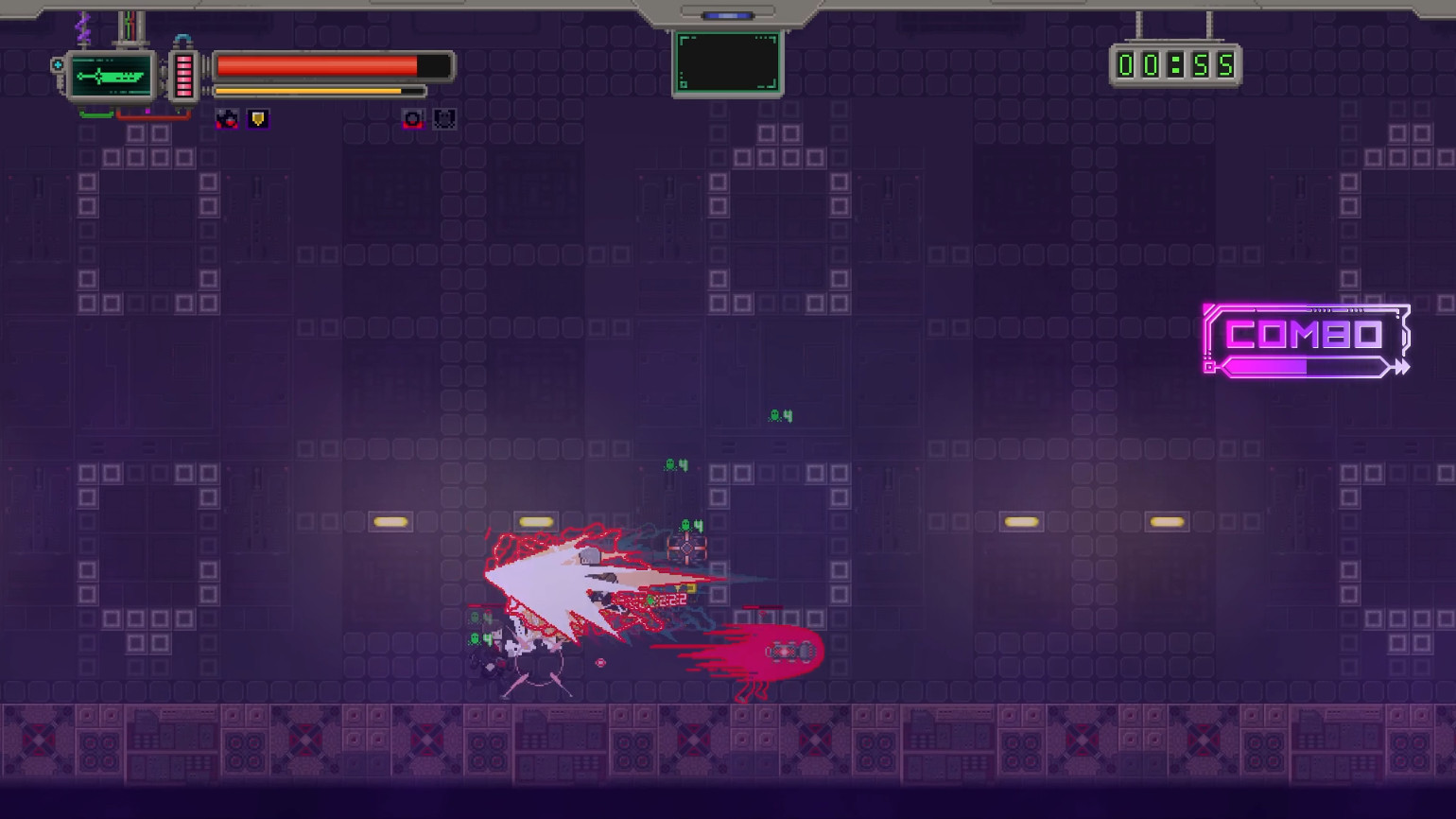Click the skull buff icon
This screenshot has width=1456, height=819.
[x=227, y=118]
